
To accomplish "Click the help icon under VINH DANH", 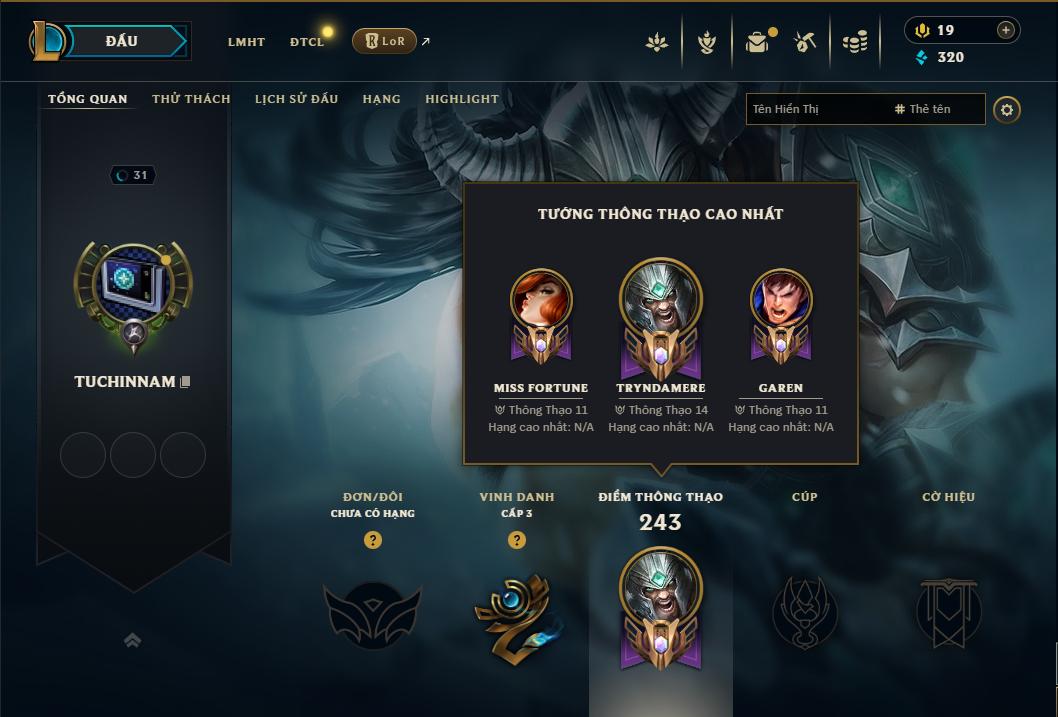I will (x=517, y=540).
